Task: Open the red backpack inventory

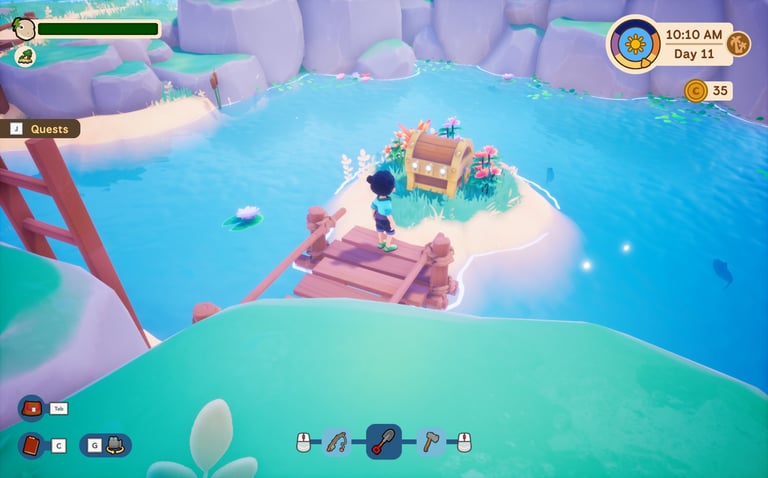Action: click(31, 408)
